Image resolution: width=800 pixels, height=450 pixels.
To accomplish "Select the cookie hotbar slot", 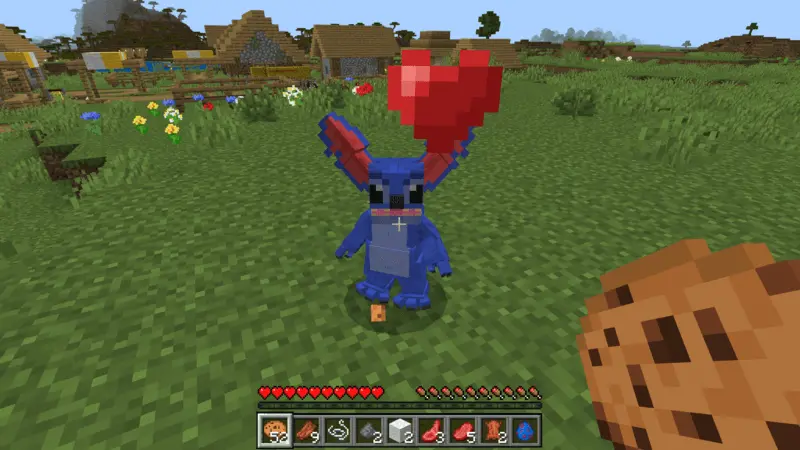I will point(275,430).
